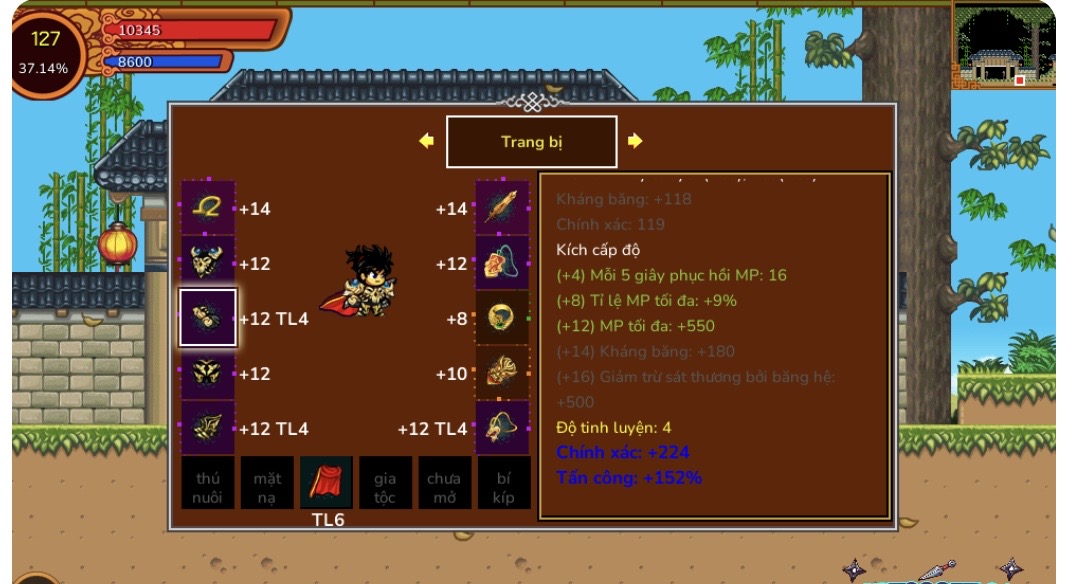Choose the +12 necklace charm slot
This screenshot has height=584, width=1065.
pyautogui.click(x=502, y=263)
